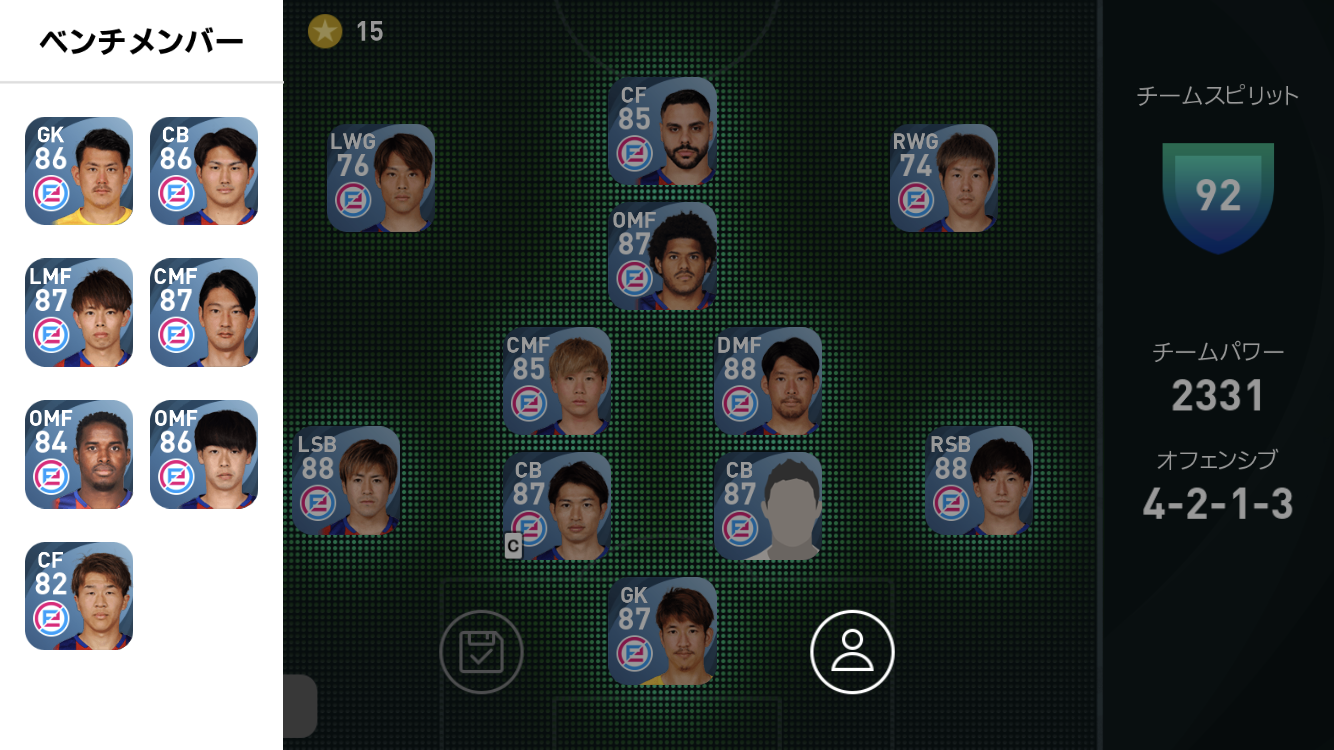Select the OMF 86 bench card
The width and height of the screenshot is (1334, 750).
[x=204, y=455]
